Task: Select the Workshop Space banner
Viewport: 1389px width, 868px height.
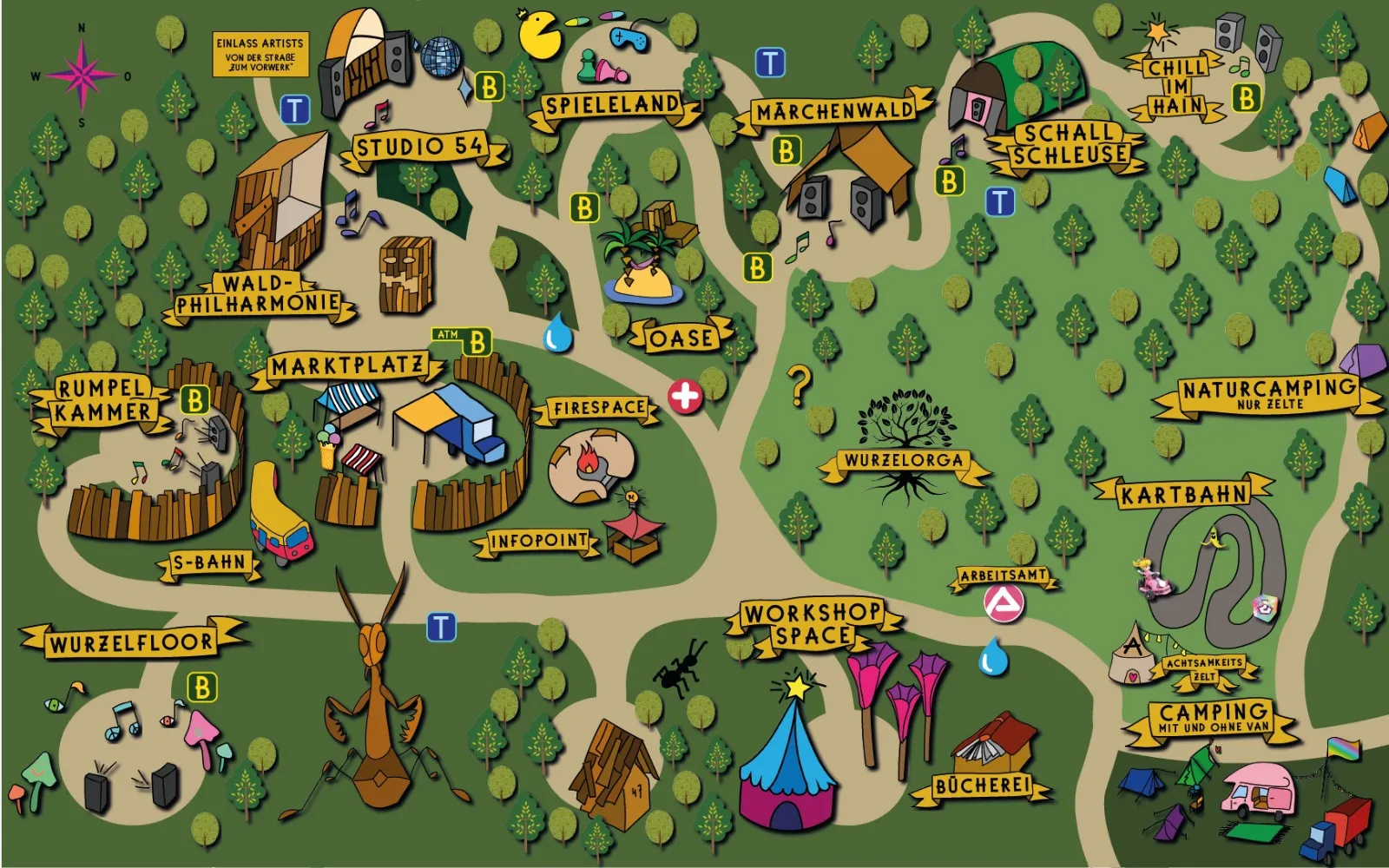Action: (813, 624)
